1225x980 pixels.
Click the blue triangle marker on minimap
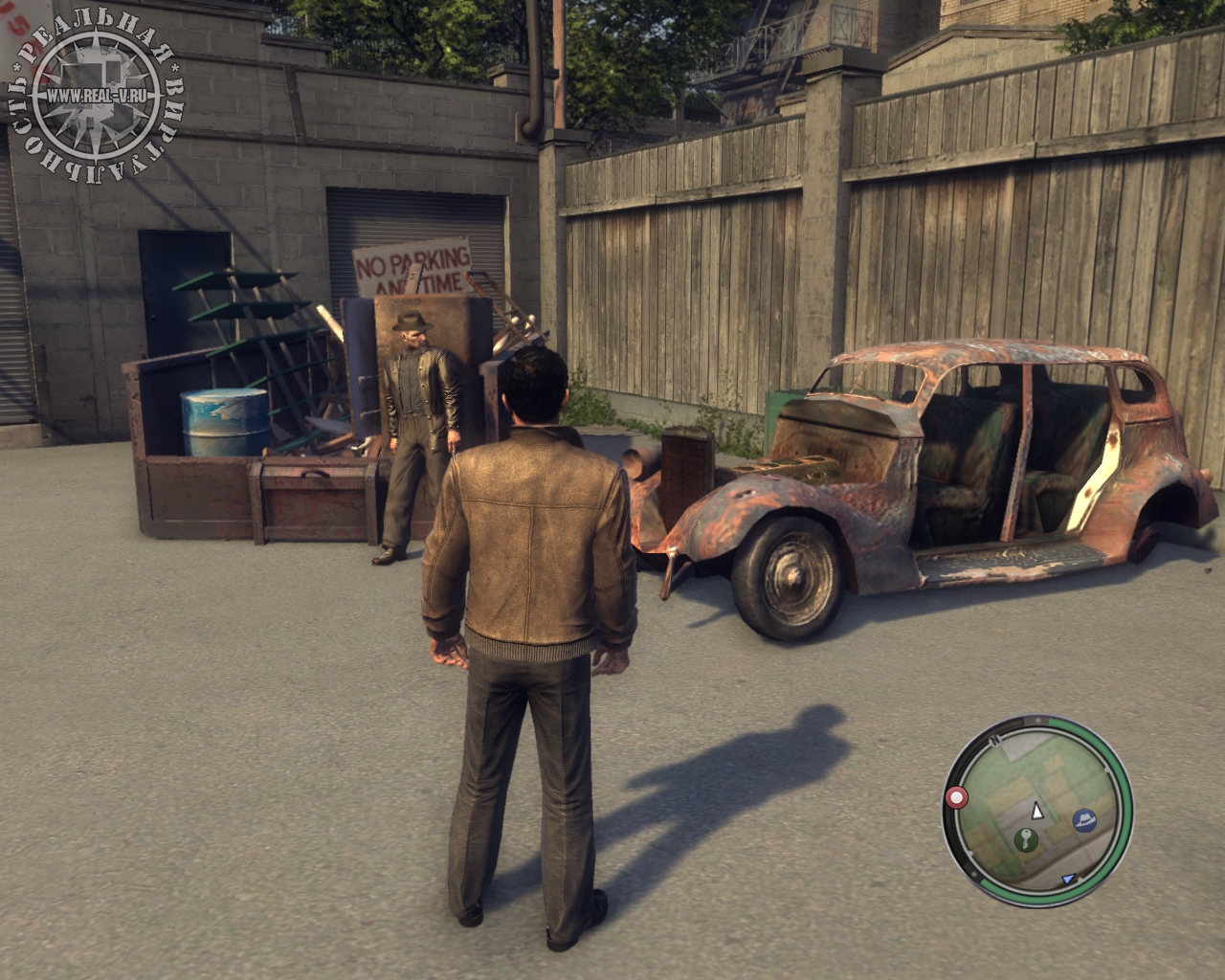click(1068, 879)
